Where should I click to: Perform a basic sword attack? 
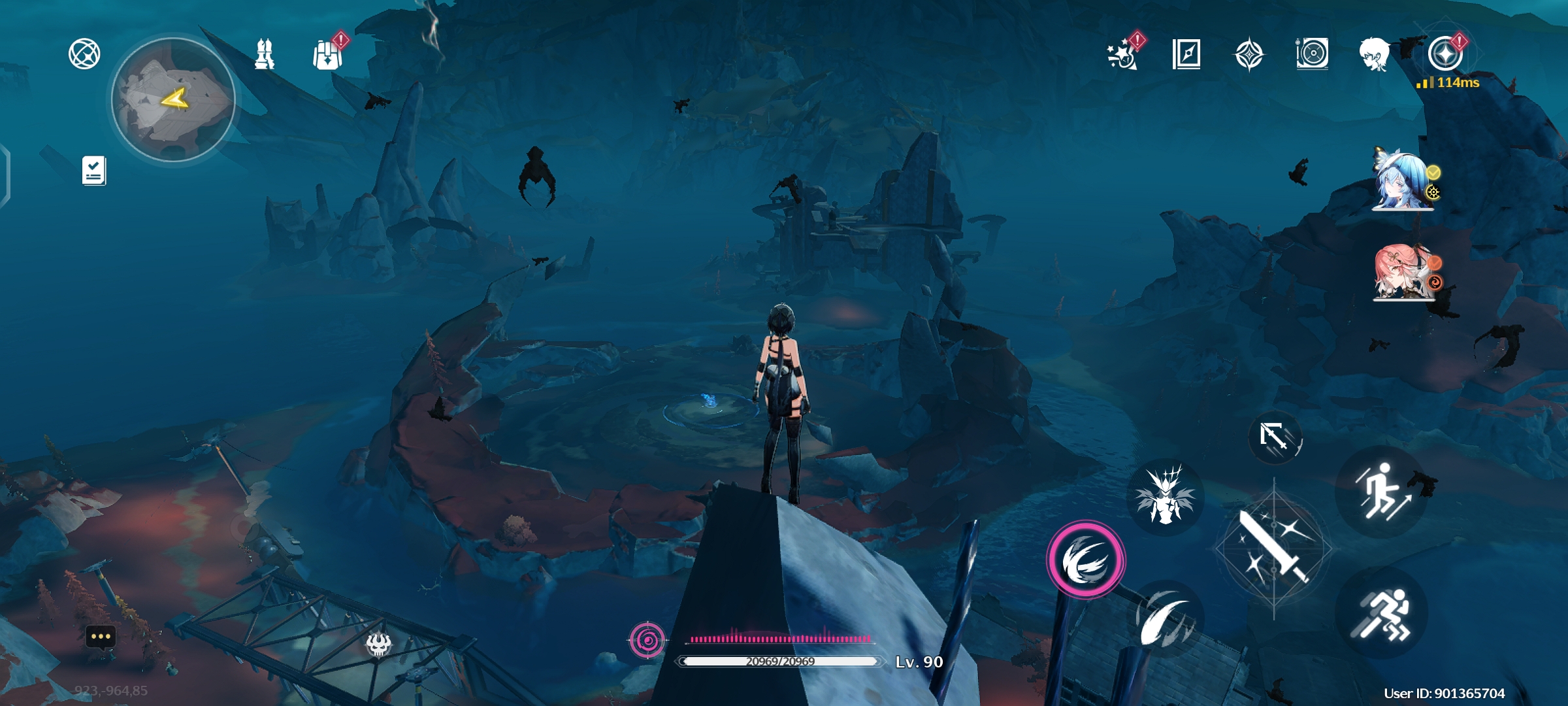point(1273,548)
